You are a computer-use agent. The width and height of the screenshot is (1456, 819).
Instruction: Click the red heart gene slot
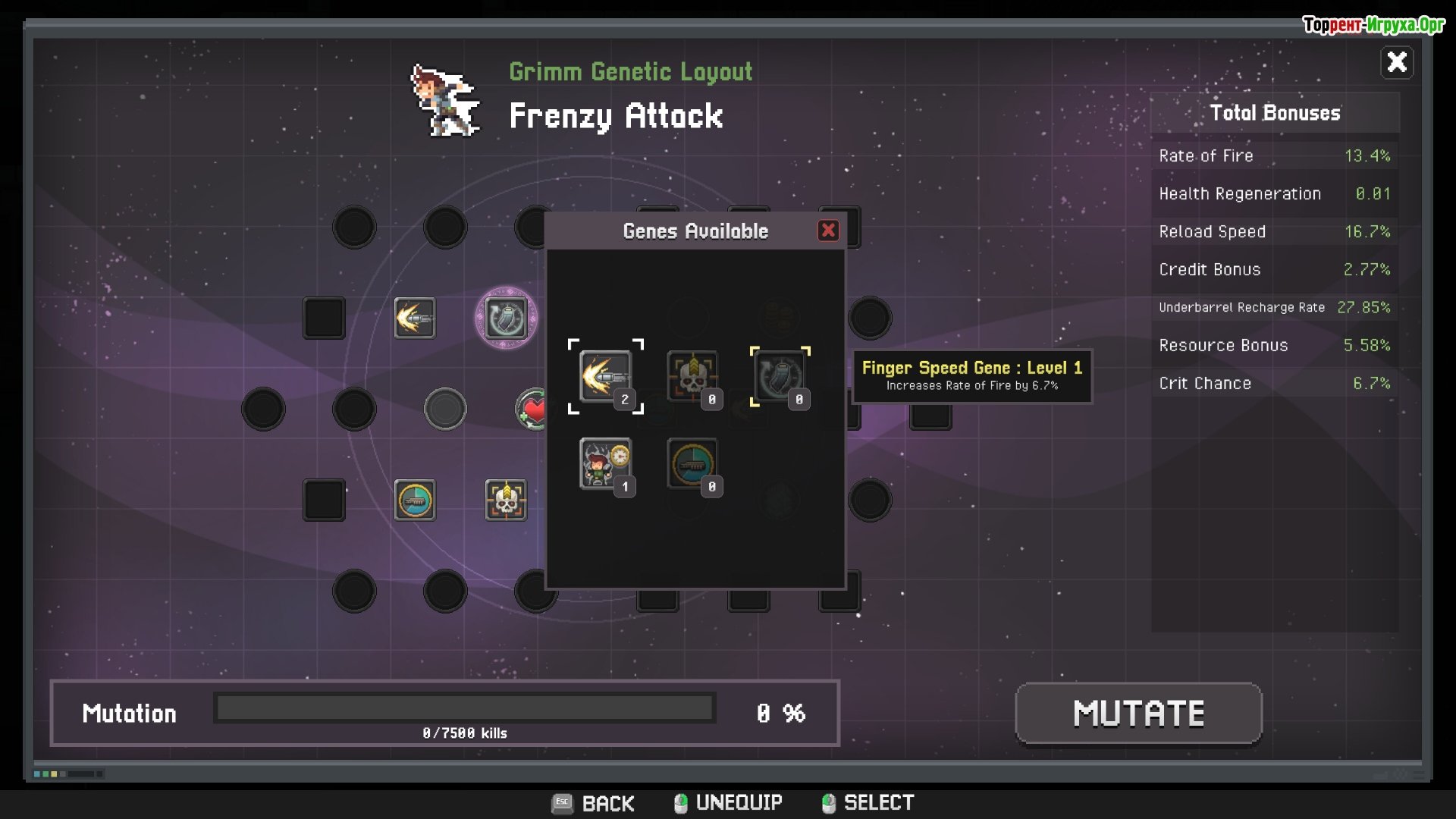532,410
